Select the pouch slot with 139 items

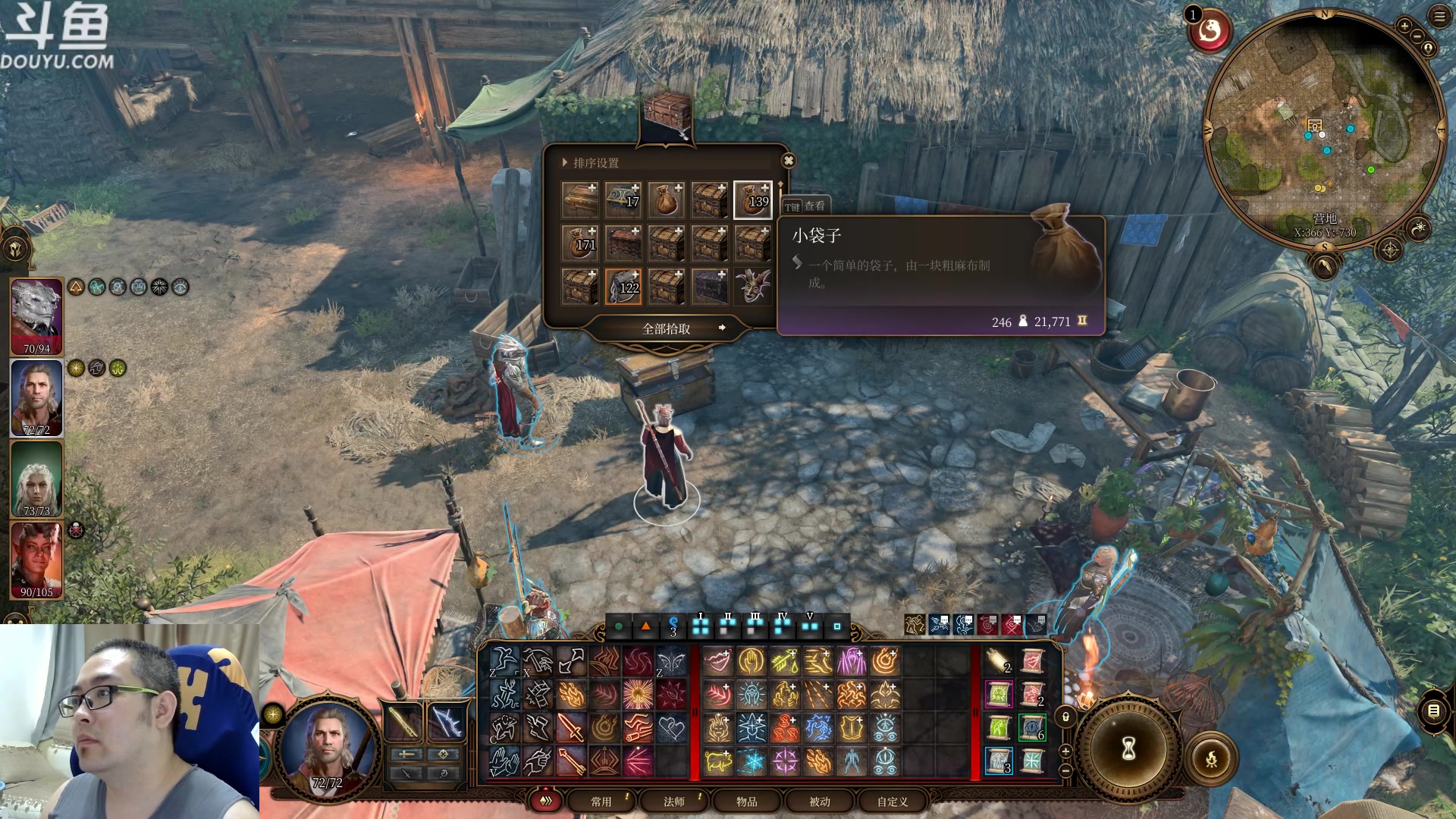(752, 200)
